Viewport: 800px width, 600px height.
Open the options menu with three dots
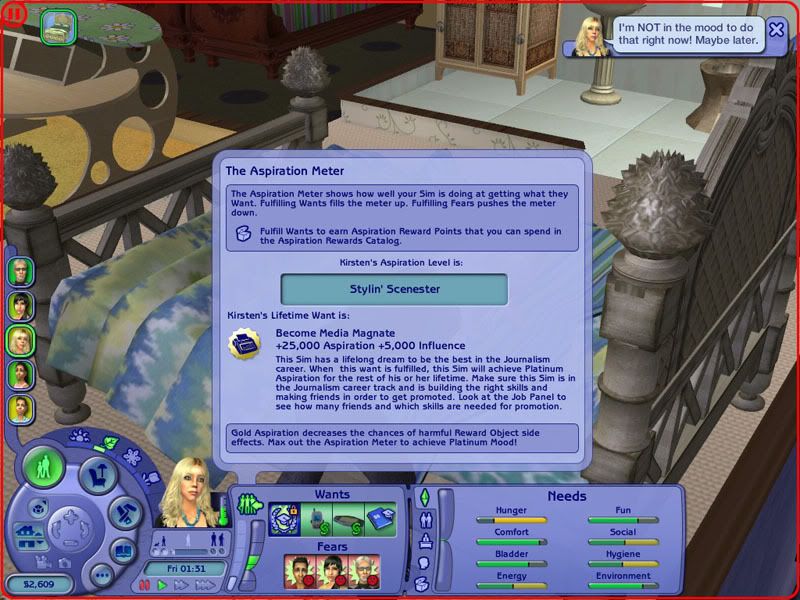(x=100, y=575)
